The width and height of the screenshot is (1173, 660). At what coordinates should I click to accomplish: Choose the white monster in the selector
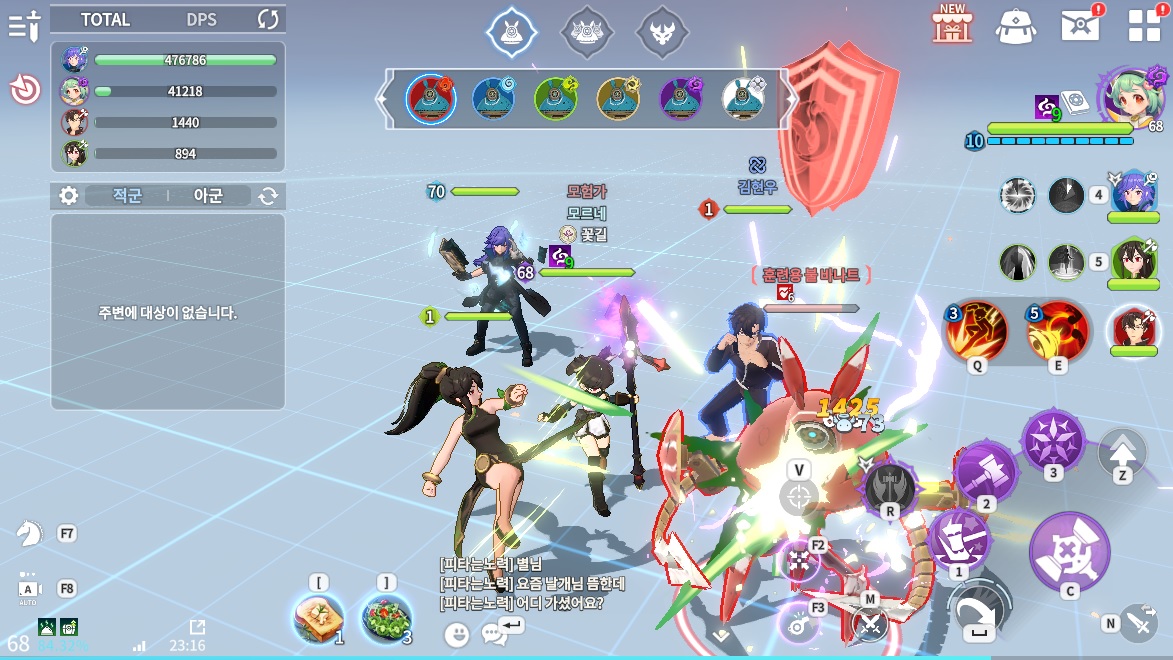(x=743, y=98)
